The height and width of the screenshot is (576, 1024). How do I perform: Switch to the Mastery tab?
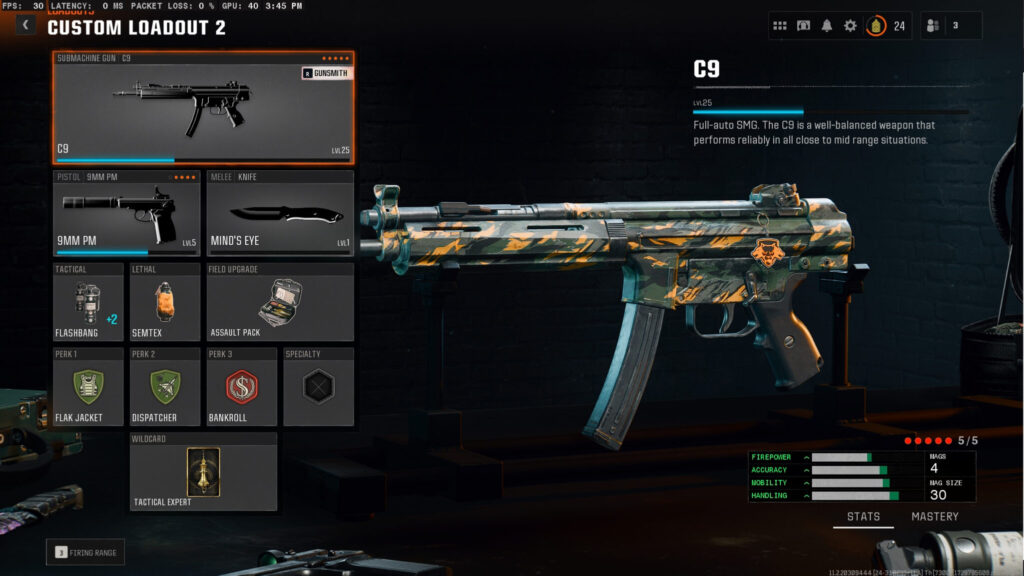pos(934,517)
